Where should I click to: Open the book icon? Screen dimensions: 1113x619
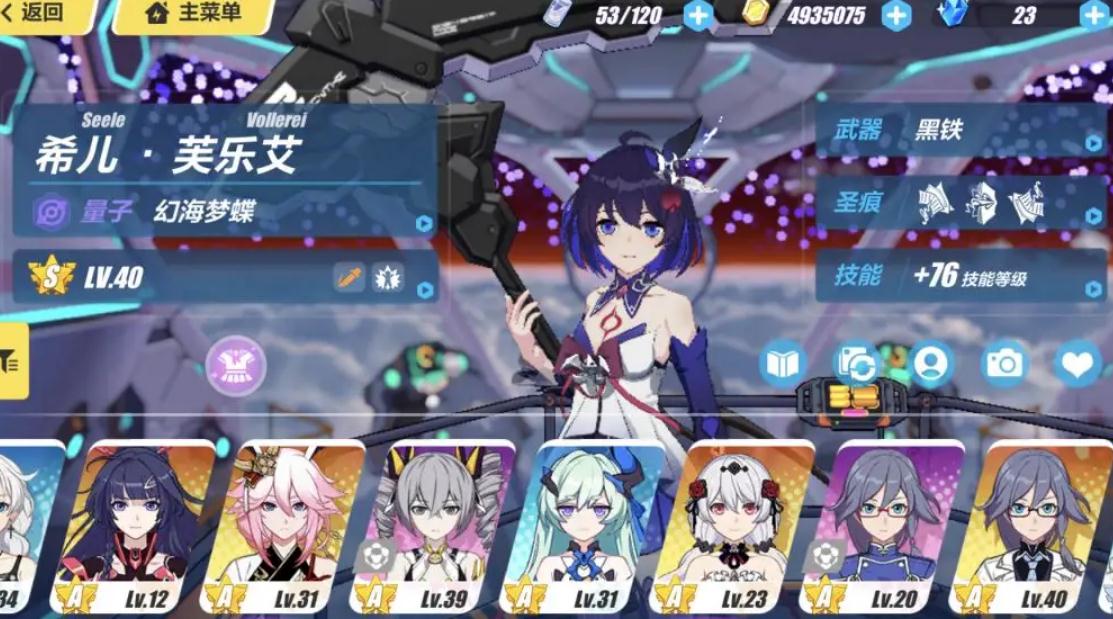point(782,364)
